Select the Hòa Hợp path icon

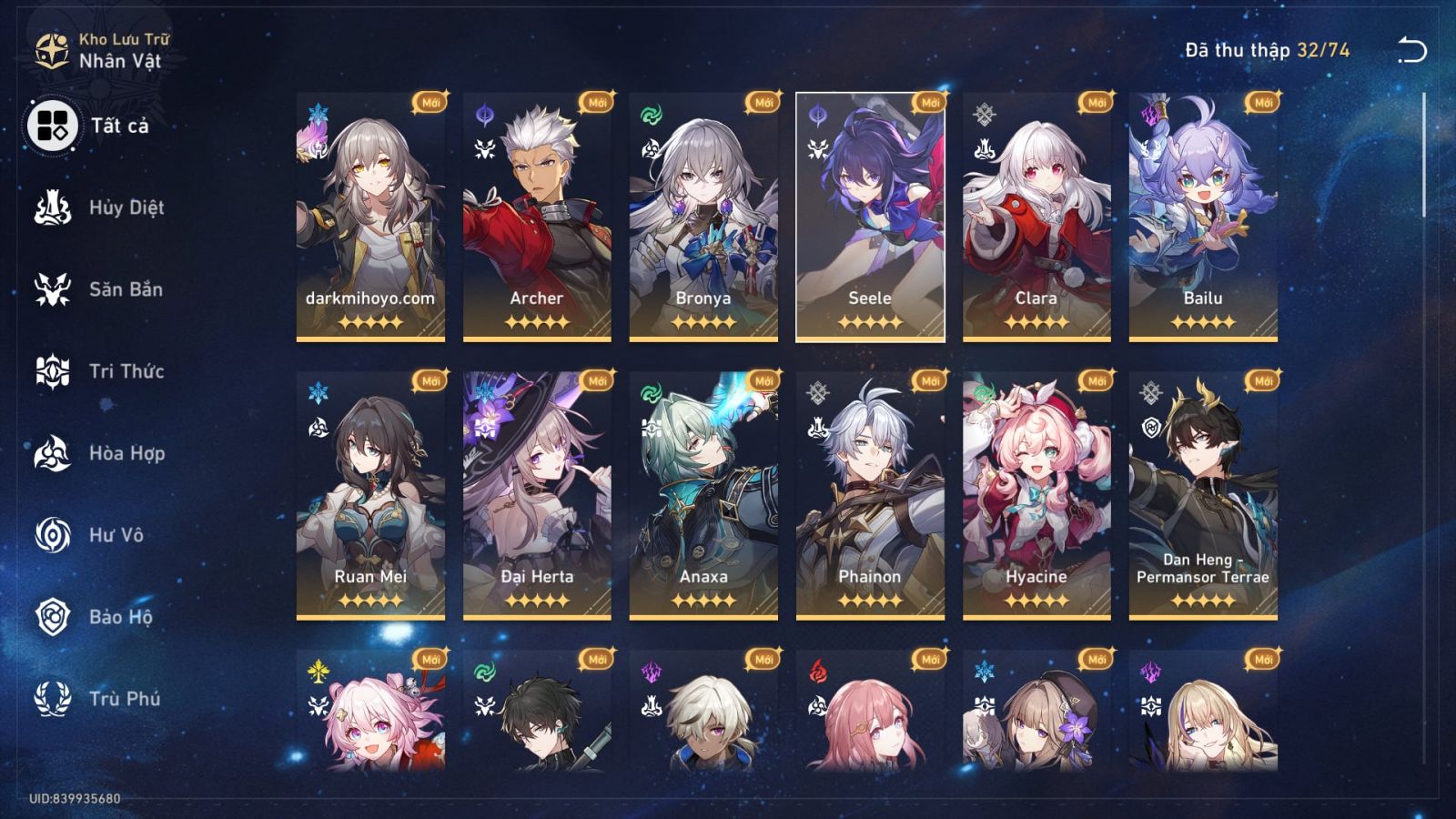pos(53,453)
